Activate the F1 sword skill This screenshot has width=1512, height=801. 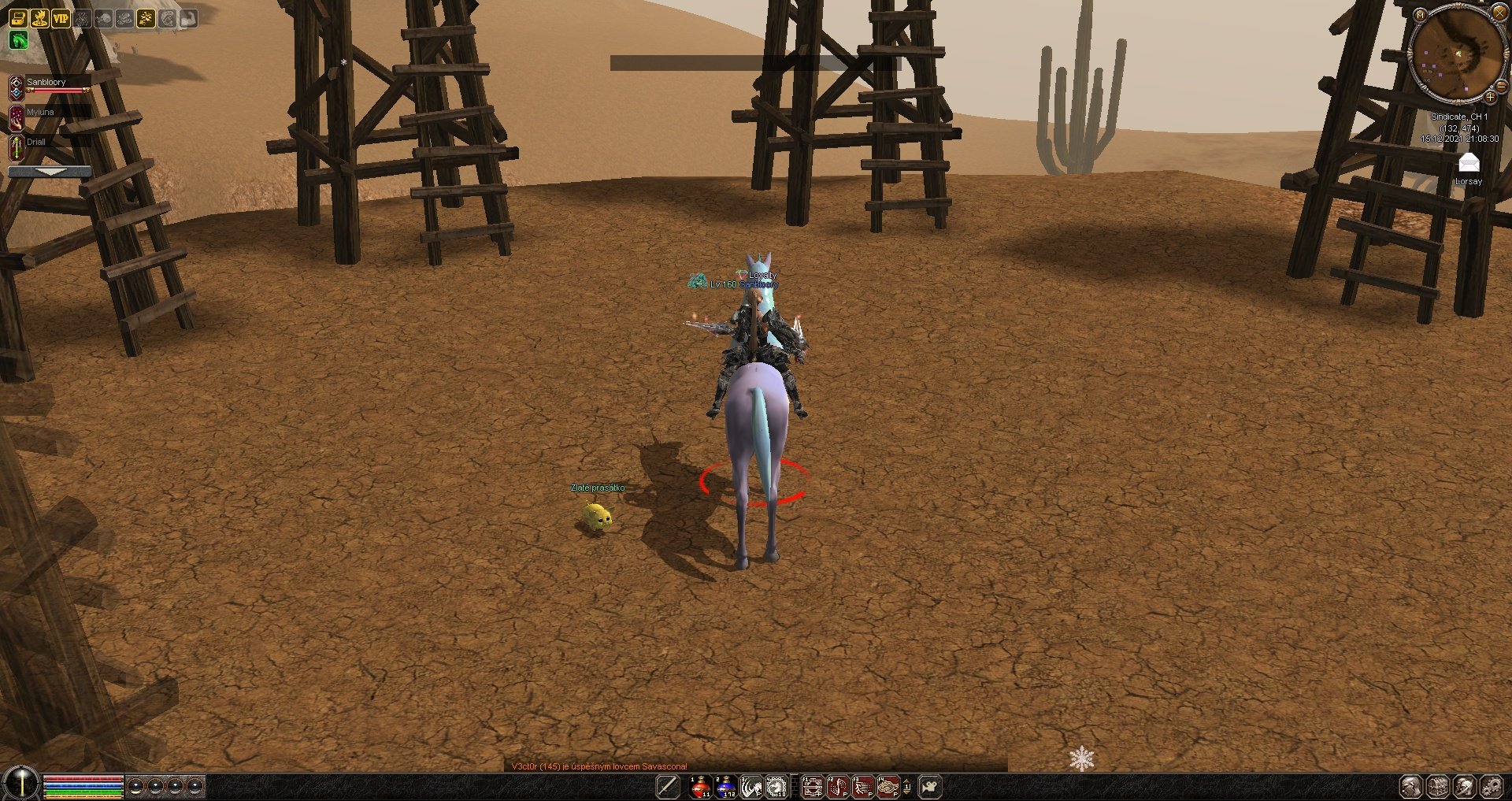click(812, 786)
